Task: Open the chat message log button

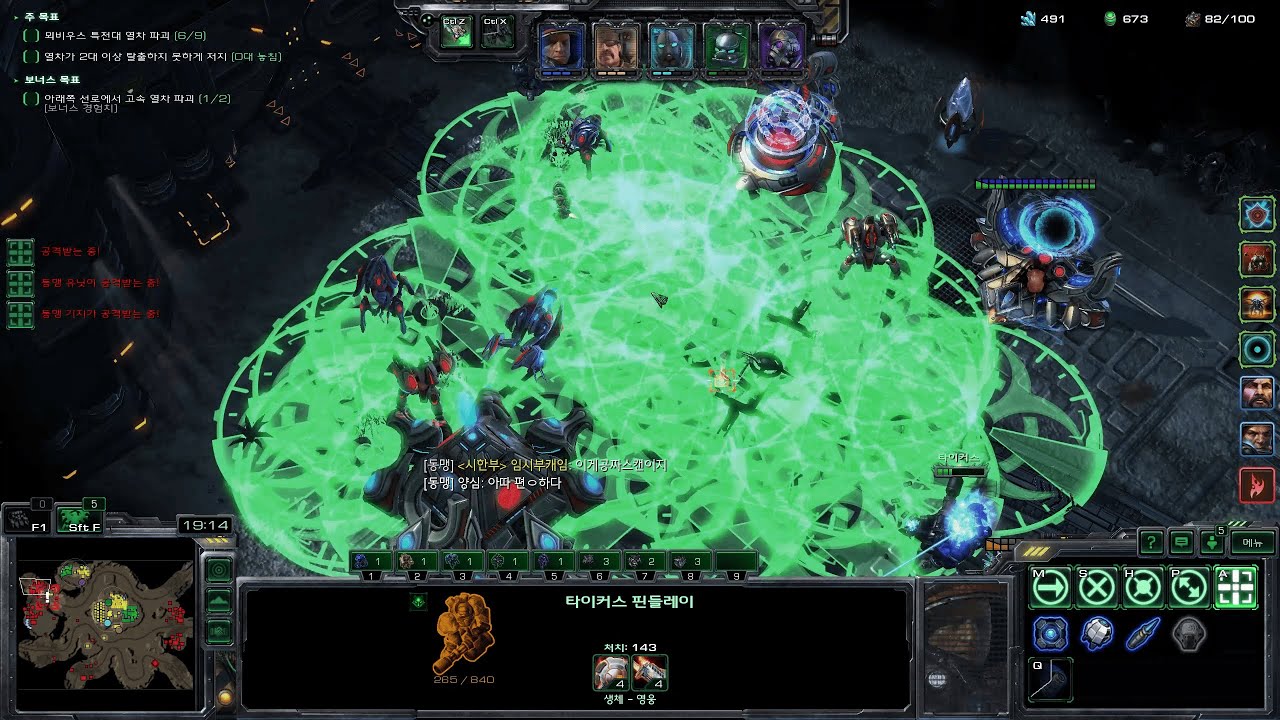Action: pos(1181,542)
